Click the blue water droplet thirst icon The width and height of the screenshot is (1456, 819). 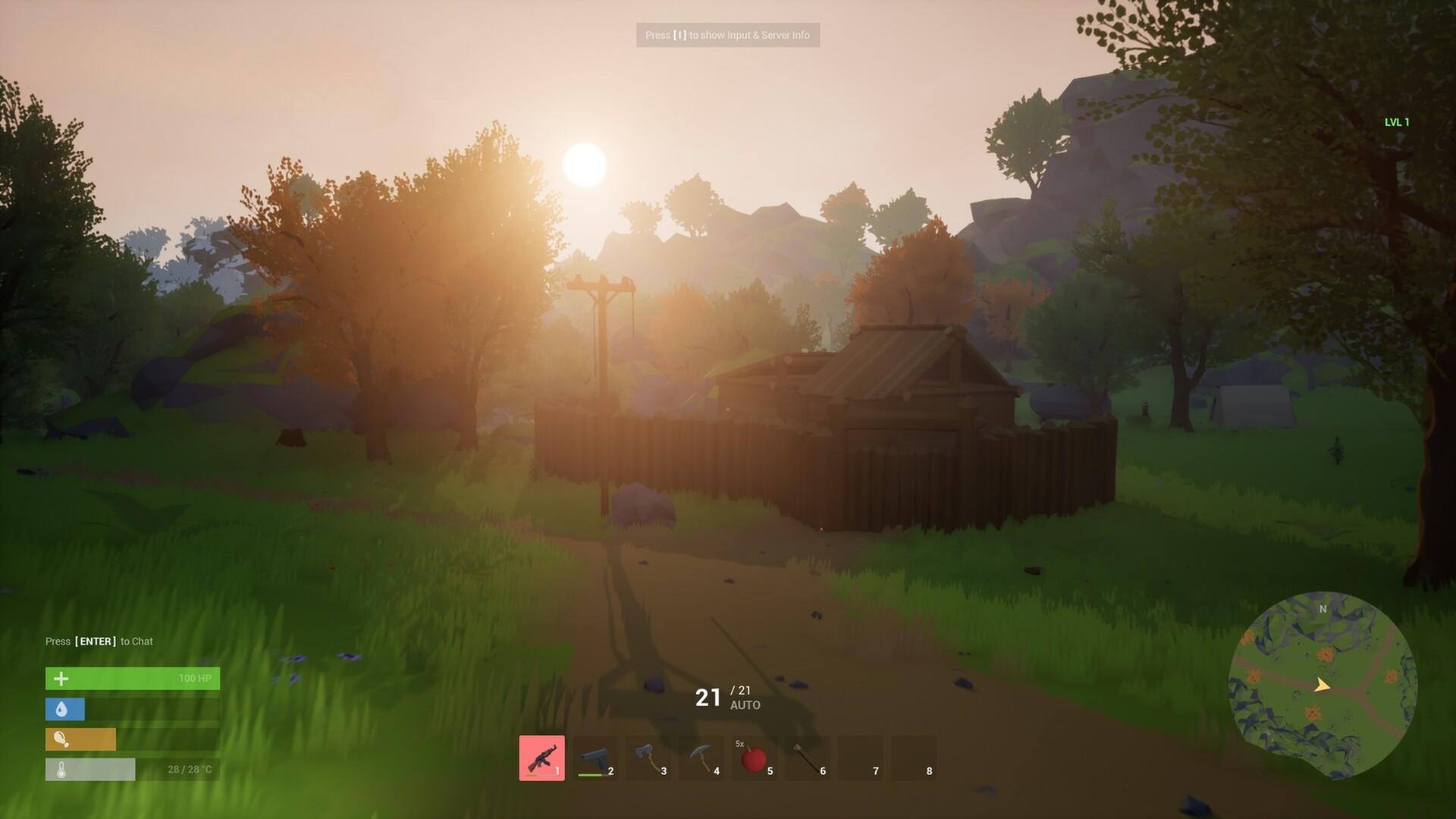63,709
